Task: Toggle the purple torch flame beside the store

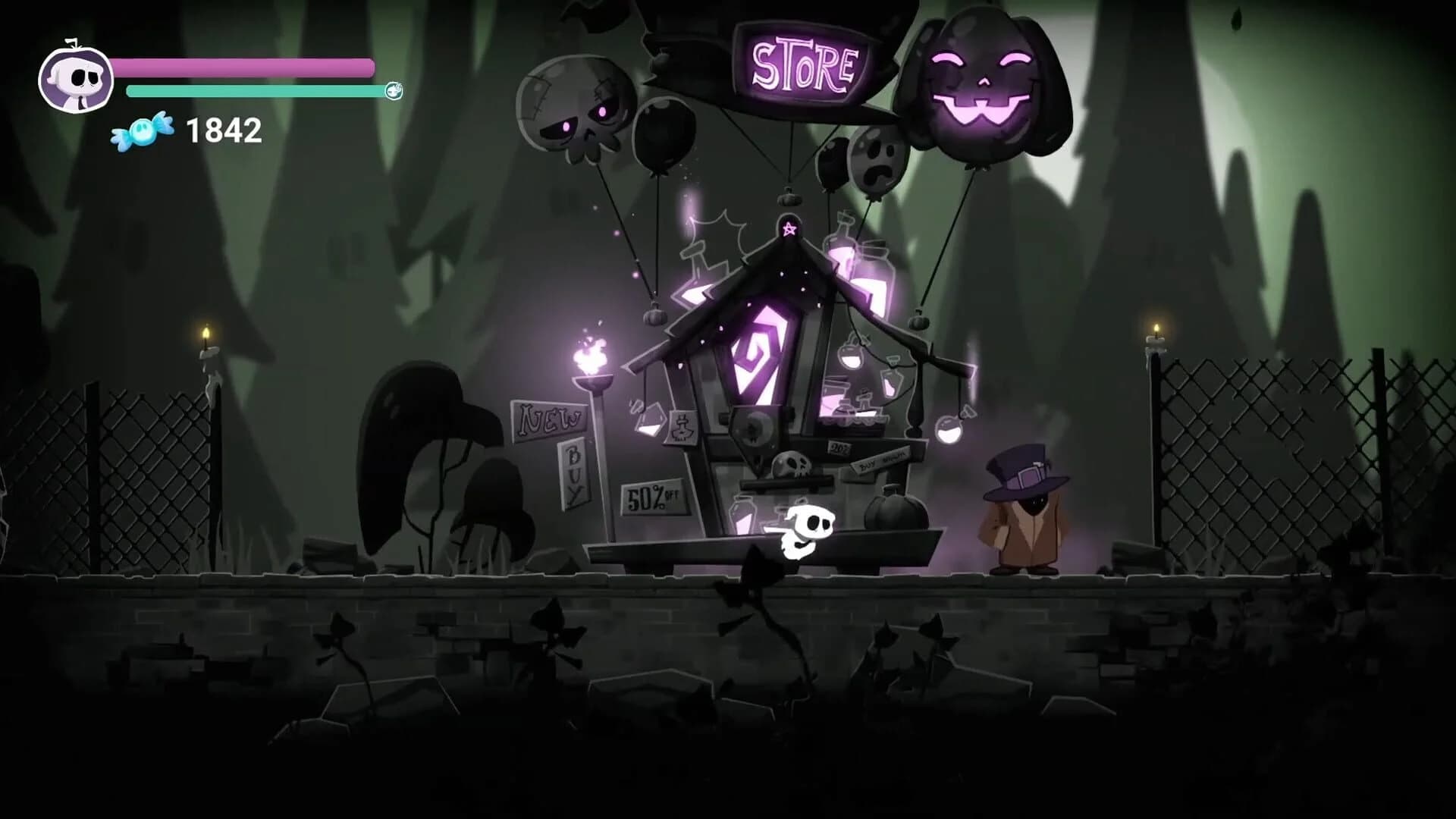Action: coord(591,353)
